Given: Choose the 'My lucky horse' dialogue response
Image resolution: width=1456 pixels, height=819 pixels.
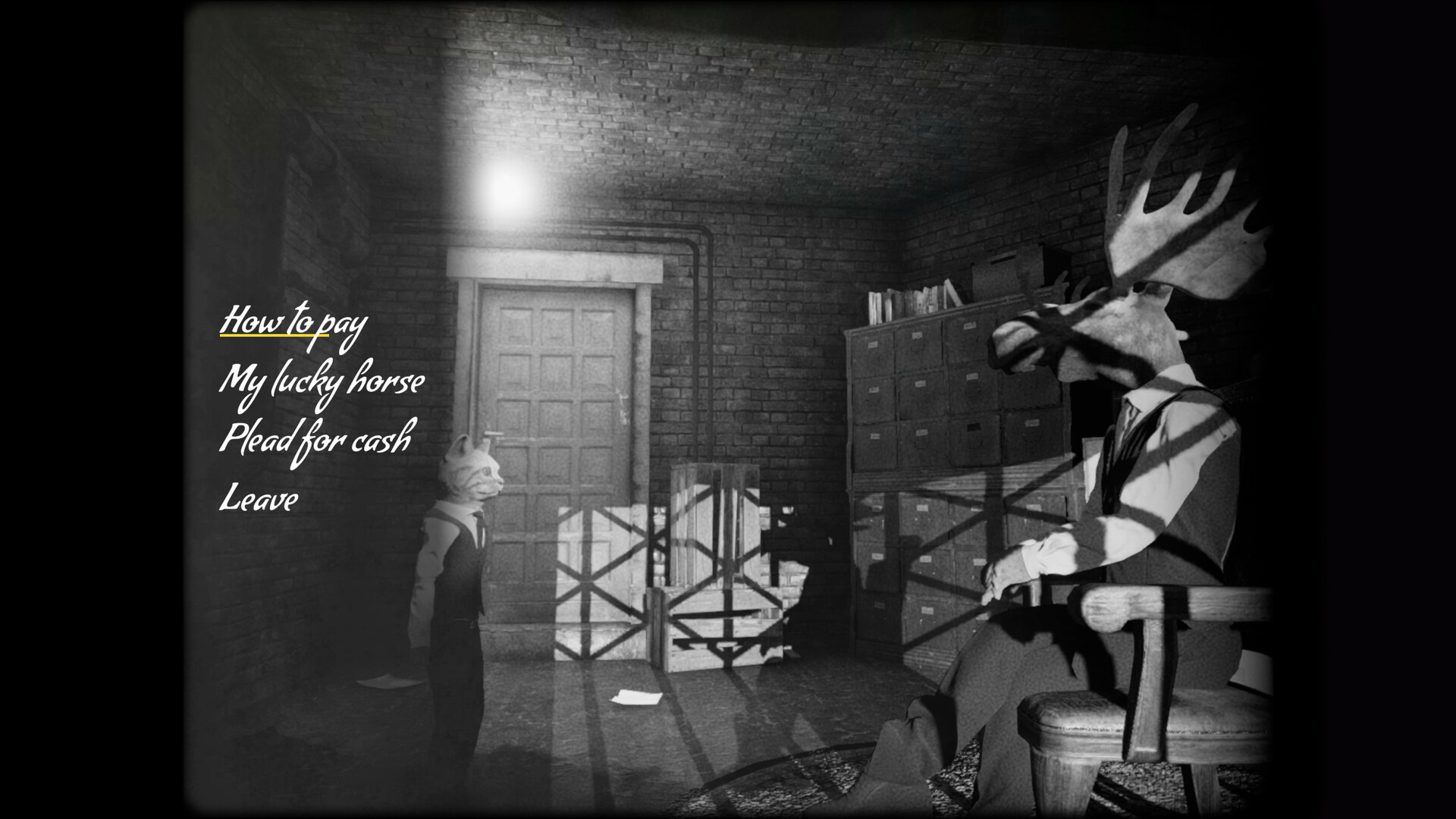Looking at the screenshot, I should [x=322, y=383].
